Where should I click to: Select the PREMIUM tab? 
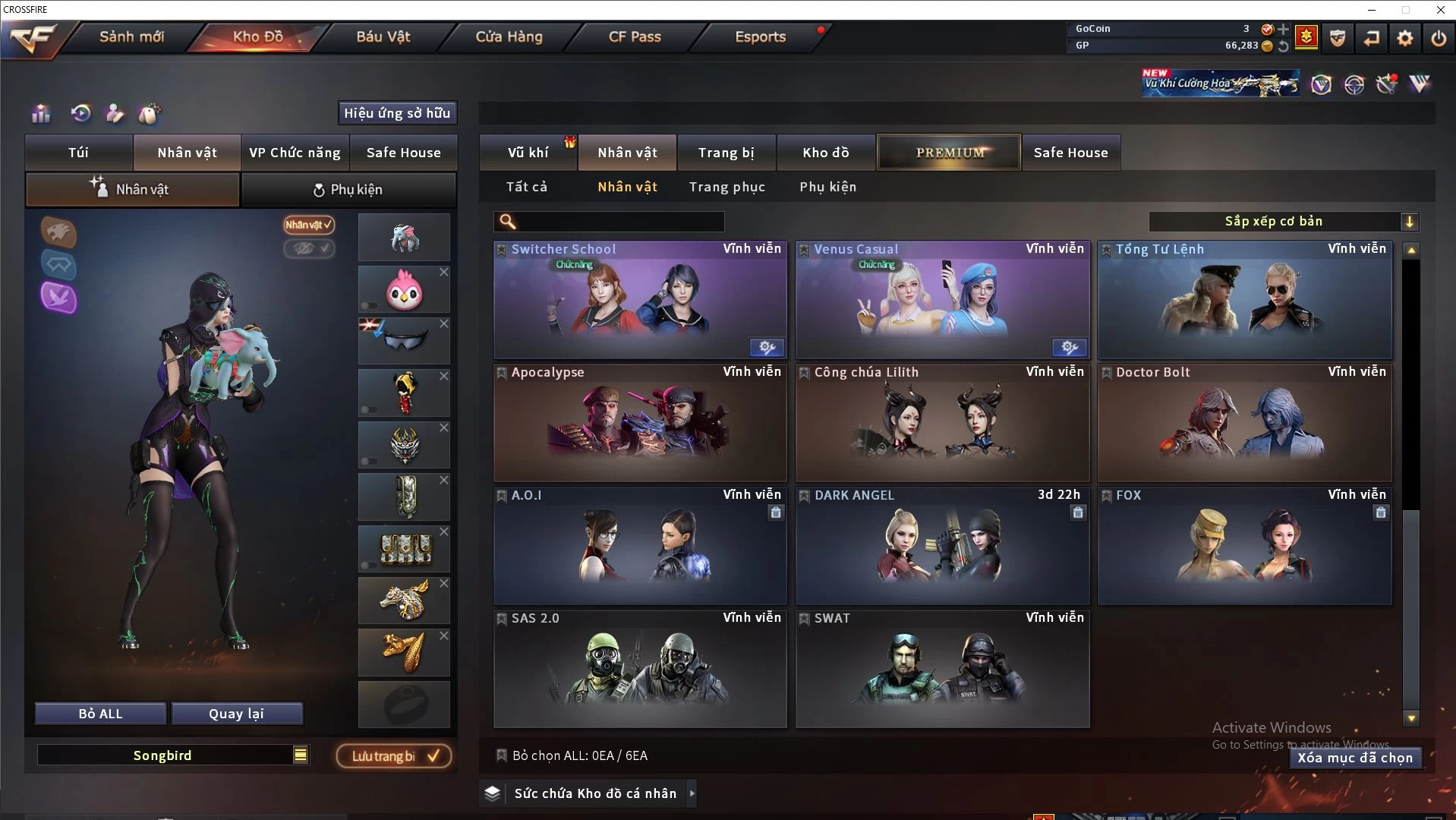point(949,153)
